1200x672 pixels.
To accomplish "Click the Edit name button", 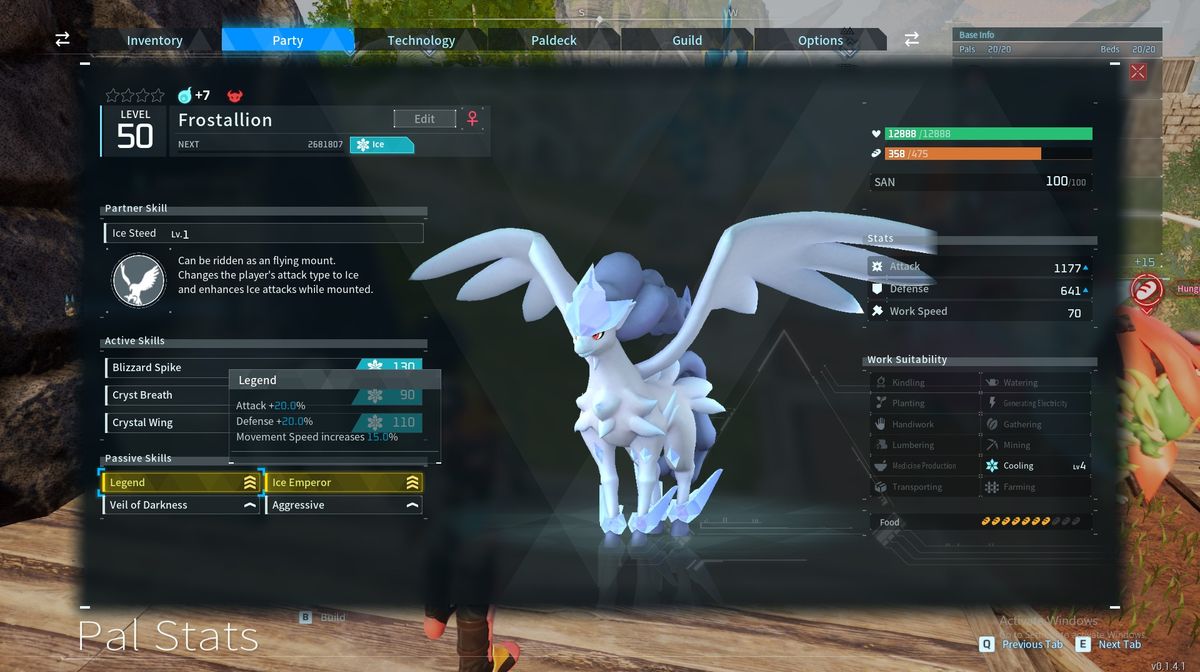I will 424,119.
